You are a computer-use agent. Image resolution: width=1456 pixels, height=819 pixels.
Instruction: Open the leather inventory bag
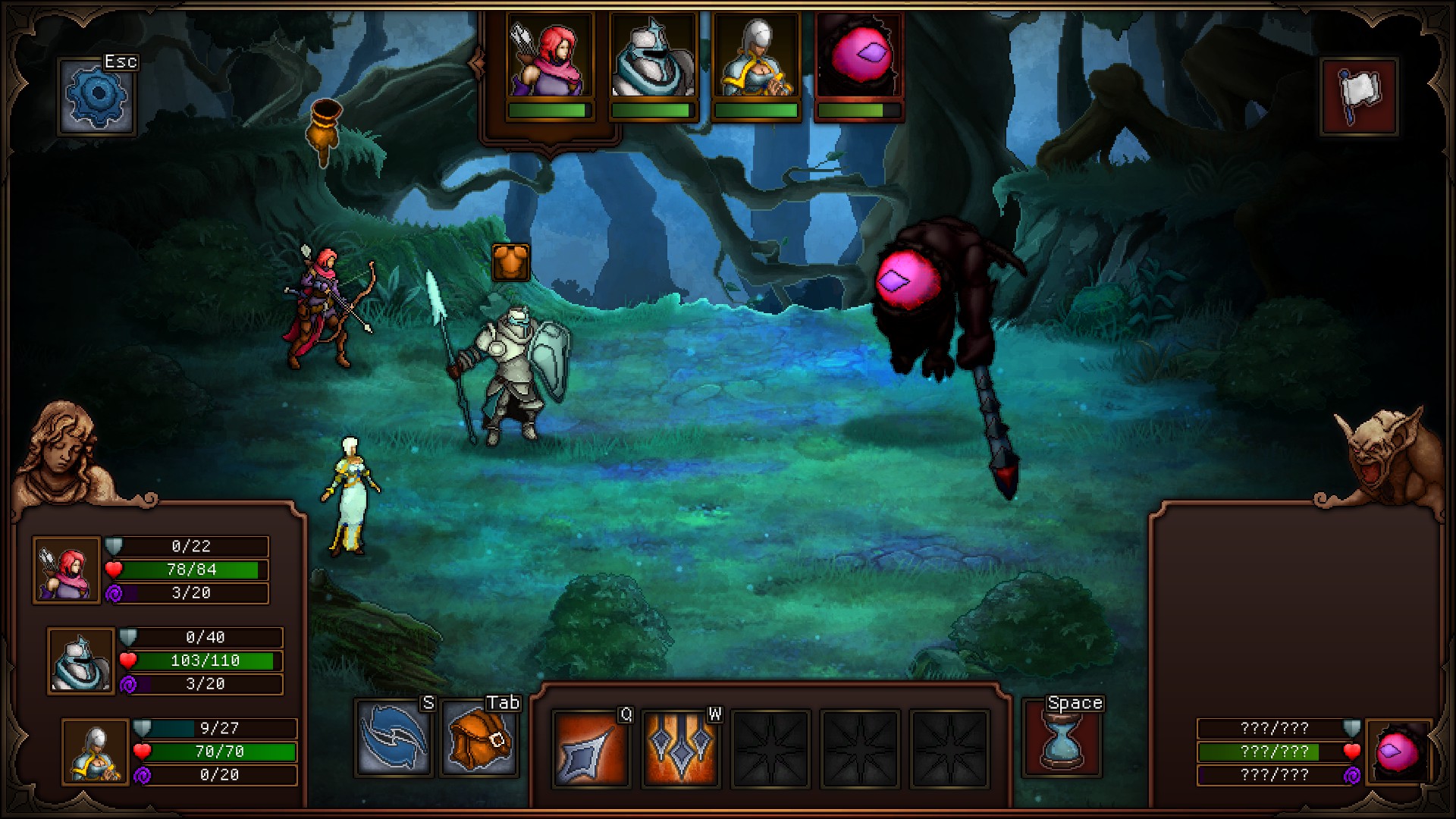coord(480,738)
